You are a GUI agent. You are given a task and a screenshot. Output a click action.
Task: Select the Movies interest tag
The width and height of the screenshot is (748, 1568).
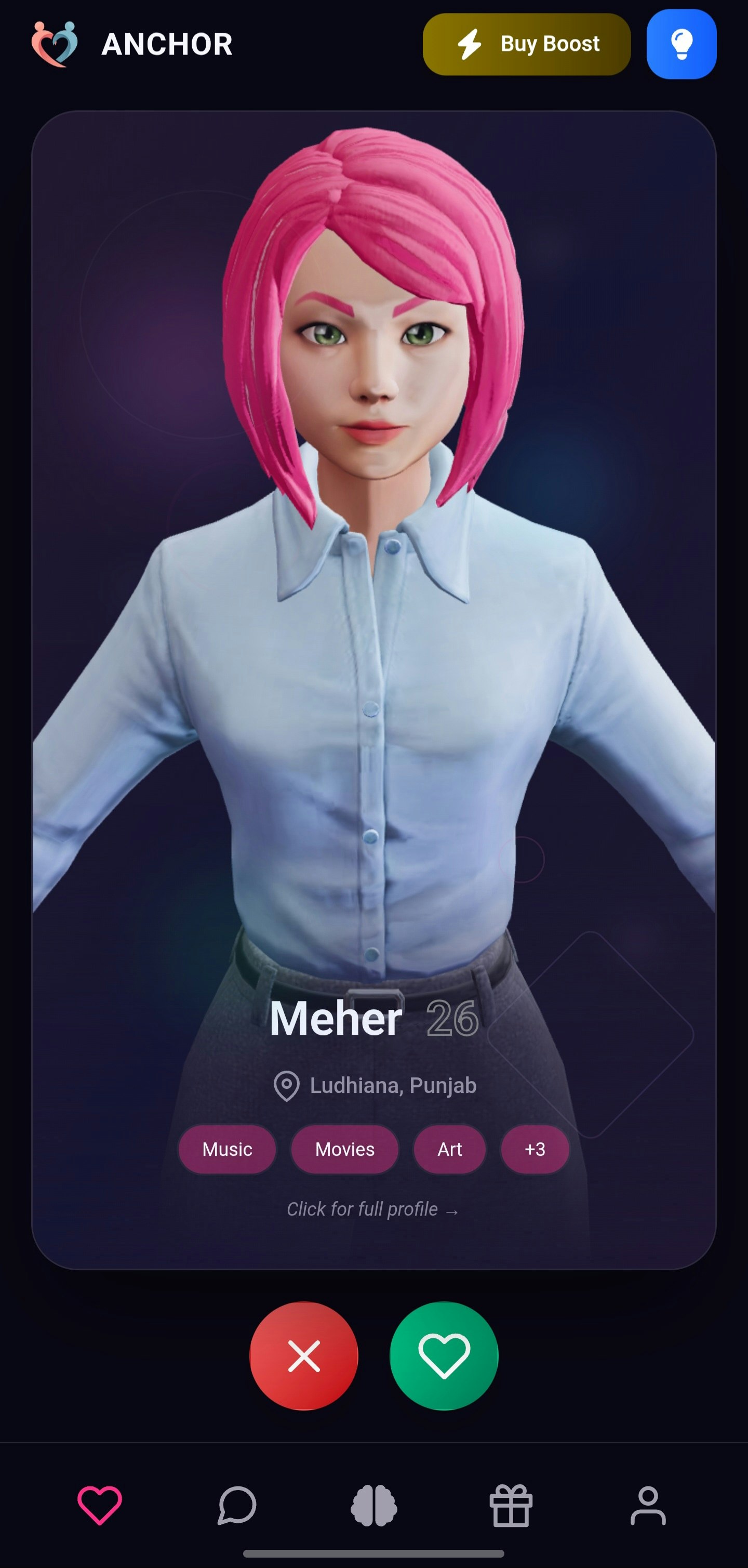[x=344, y=1149]
